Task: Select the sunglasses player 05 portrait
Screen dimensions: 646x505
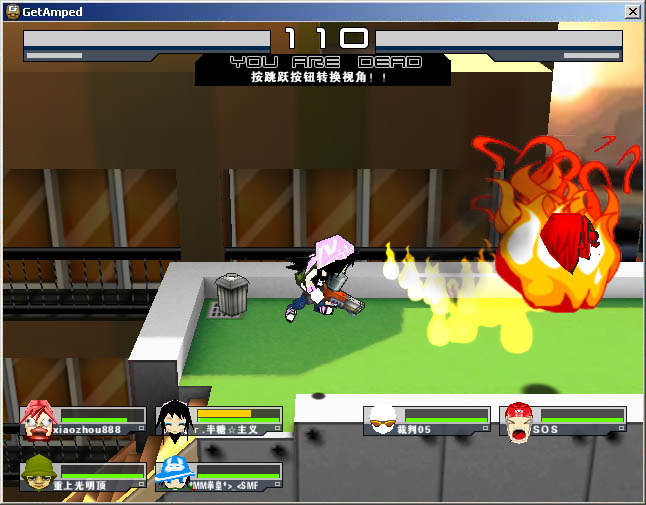Action: [x=382, y=421]
